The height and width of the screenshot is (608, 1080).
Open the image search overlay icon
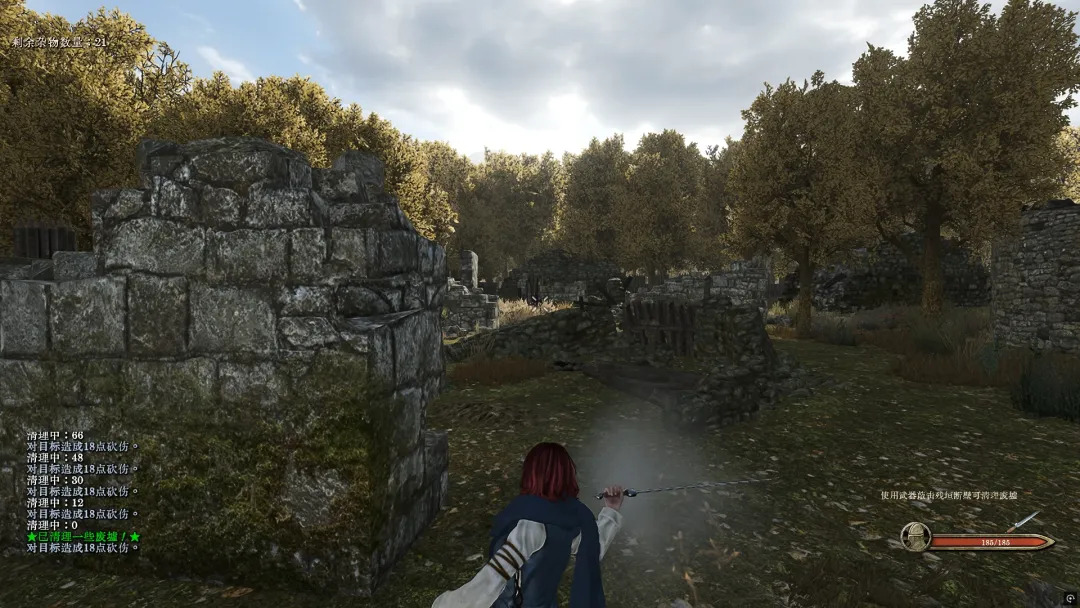pos(1069,597)
